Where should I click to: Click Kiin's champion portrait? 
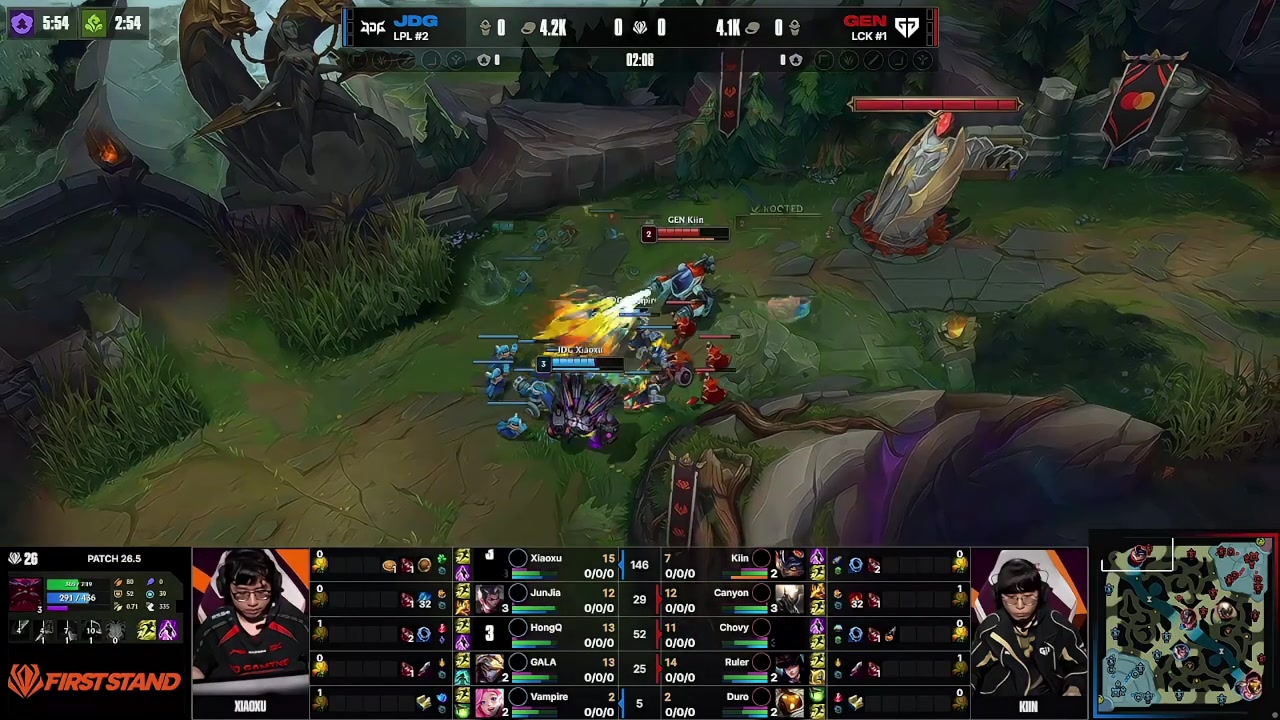[x=789, y=565]
